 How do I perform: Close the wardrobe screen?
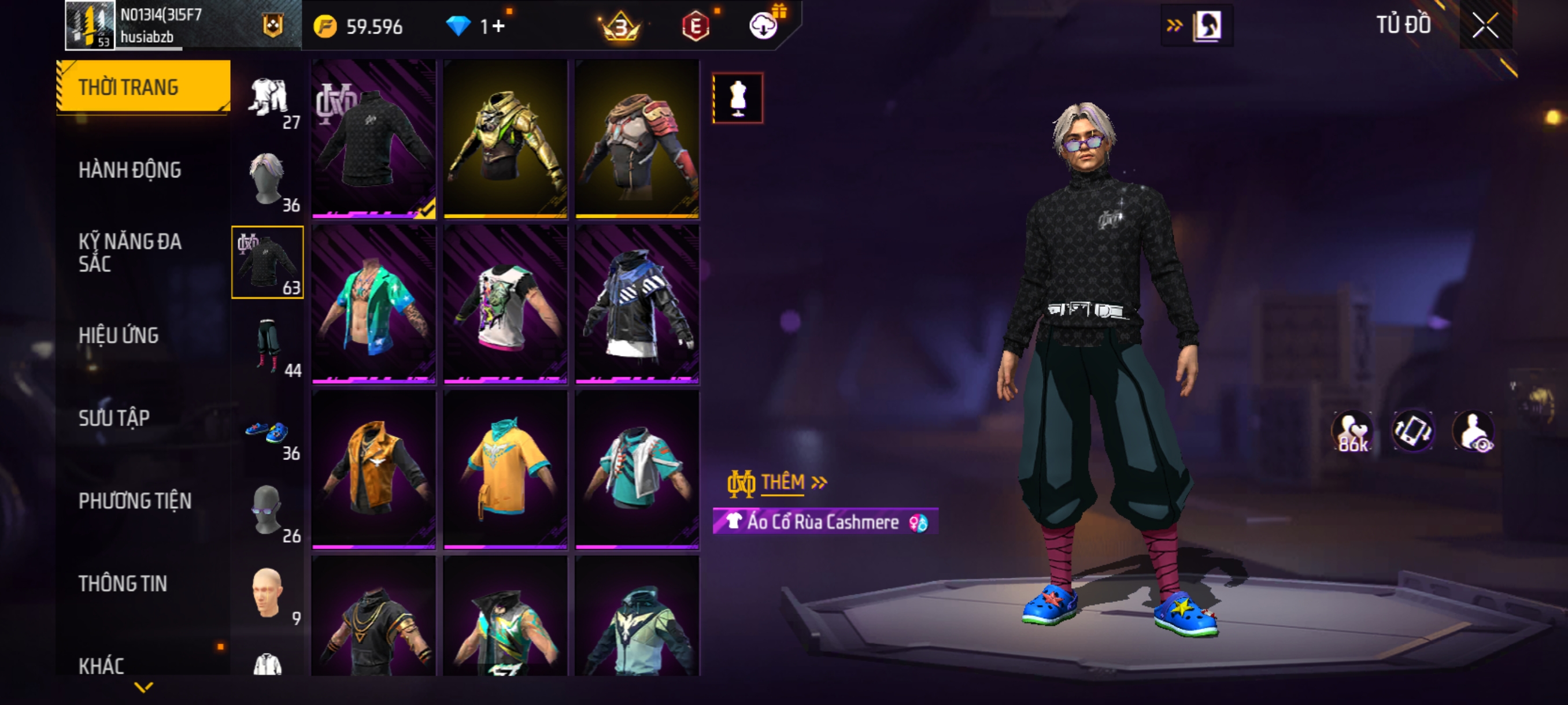tap(1485, 25)
